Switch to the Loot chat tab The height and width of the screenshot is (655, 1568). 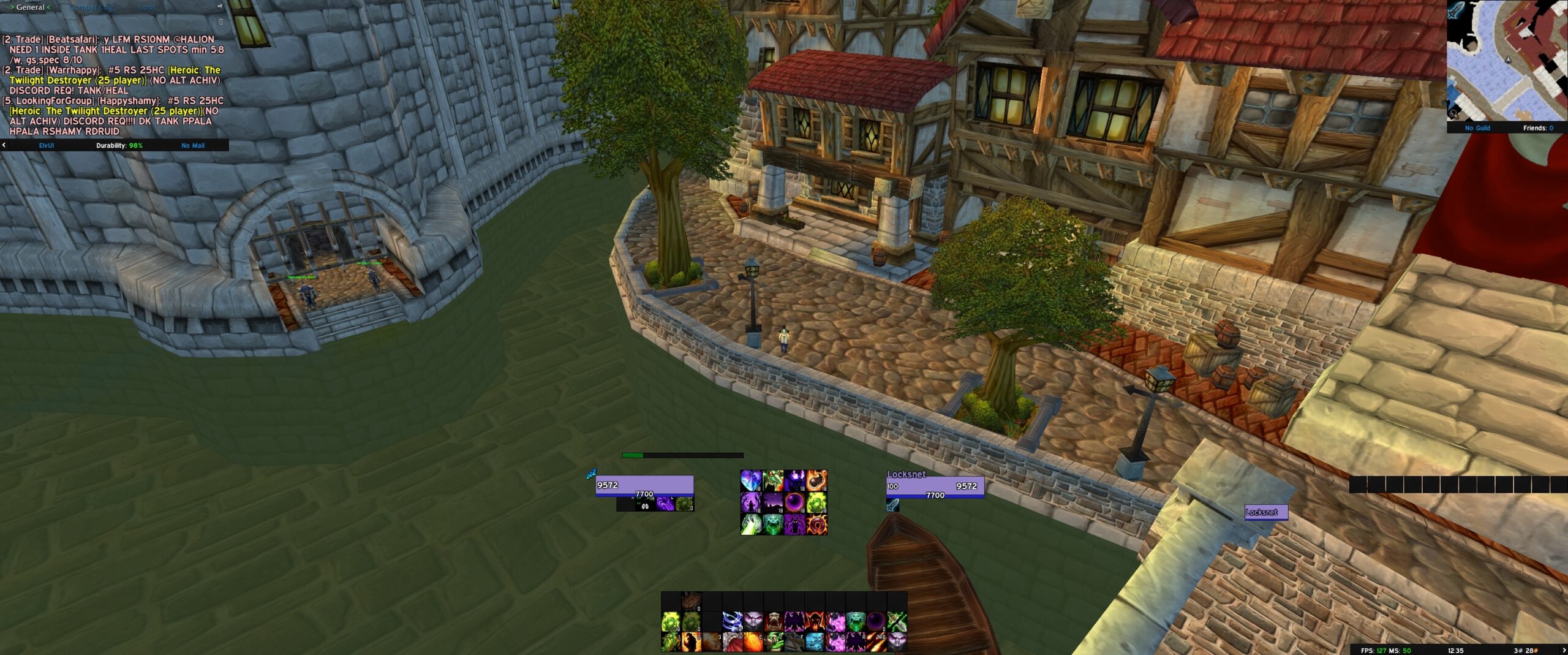(x=147, y=7)
